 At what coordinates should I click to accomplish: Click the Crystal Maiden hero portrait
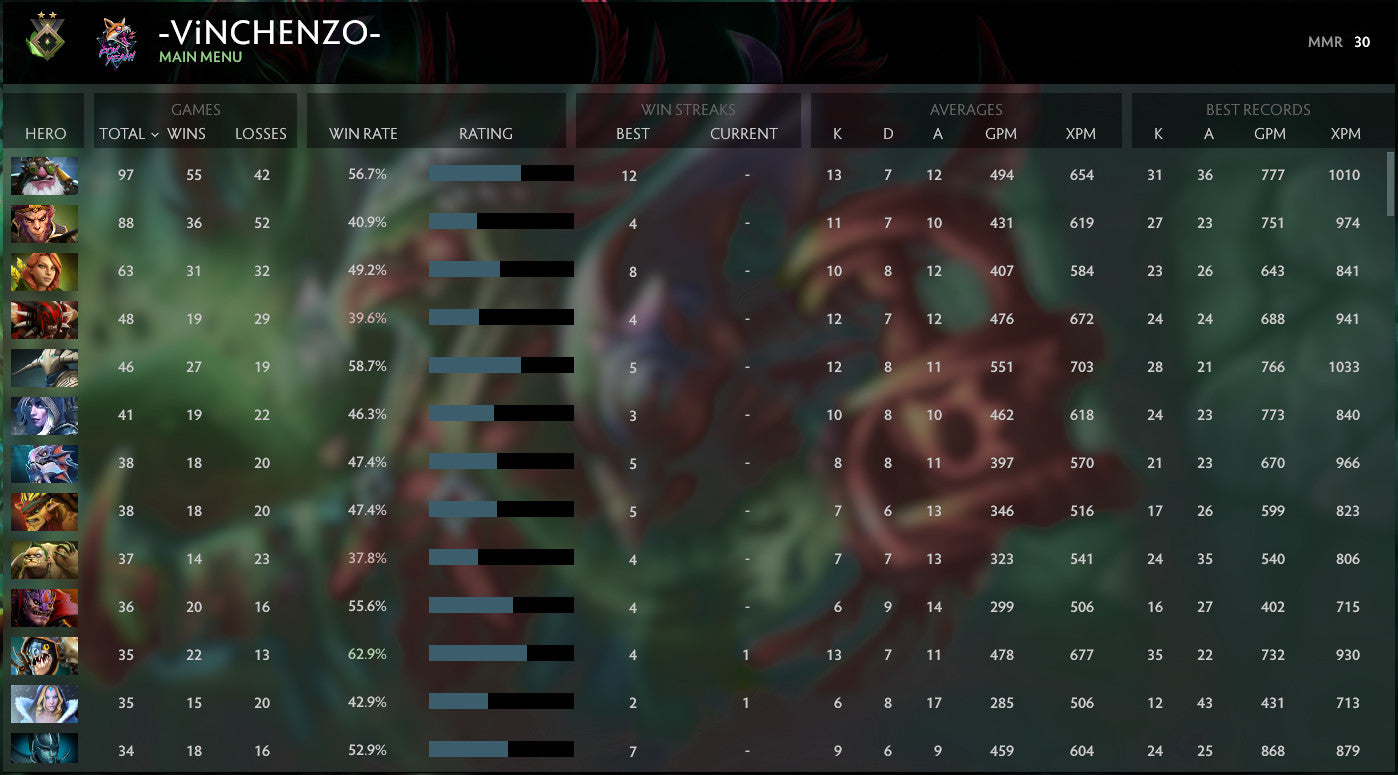coord(44,703)
